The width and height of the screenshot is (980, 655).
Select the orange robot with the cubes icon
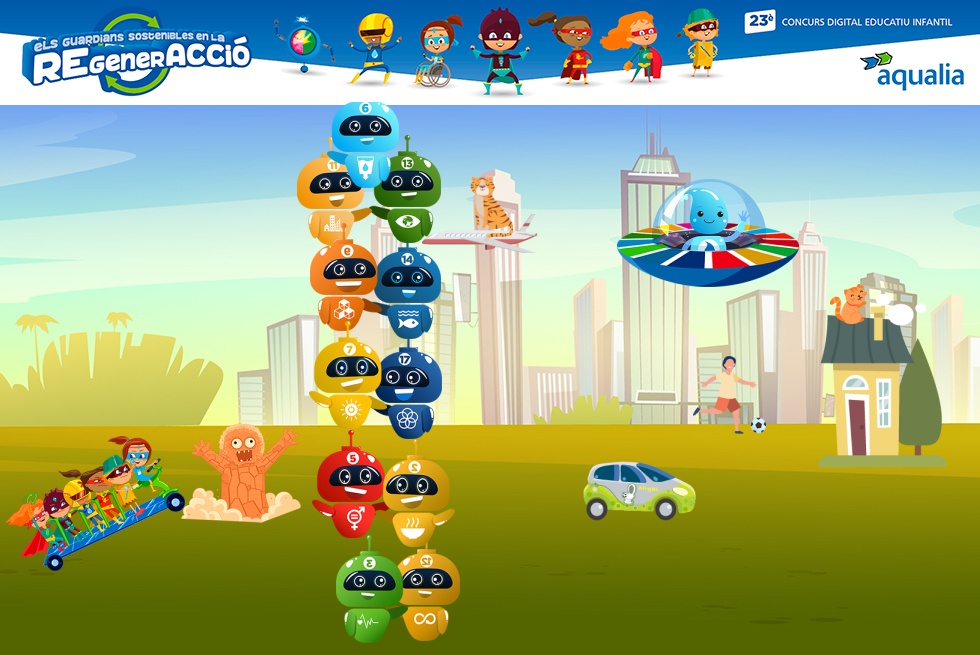(341, 284)
